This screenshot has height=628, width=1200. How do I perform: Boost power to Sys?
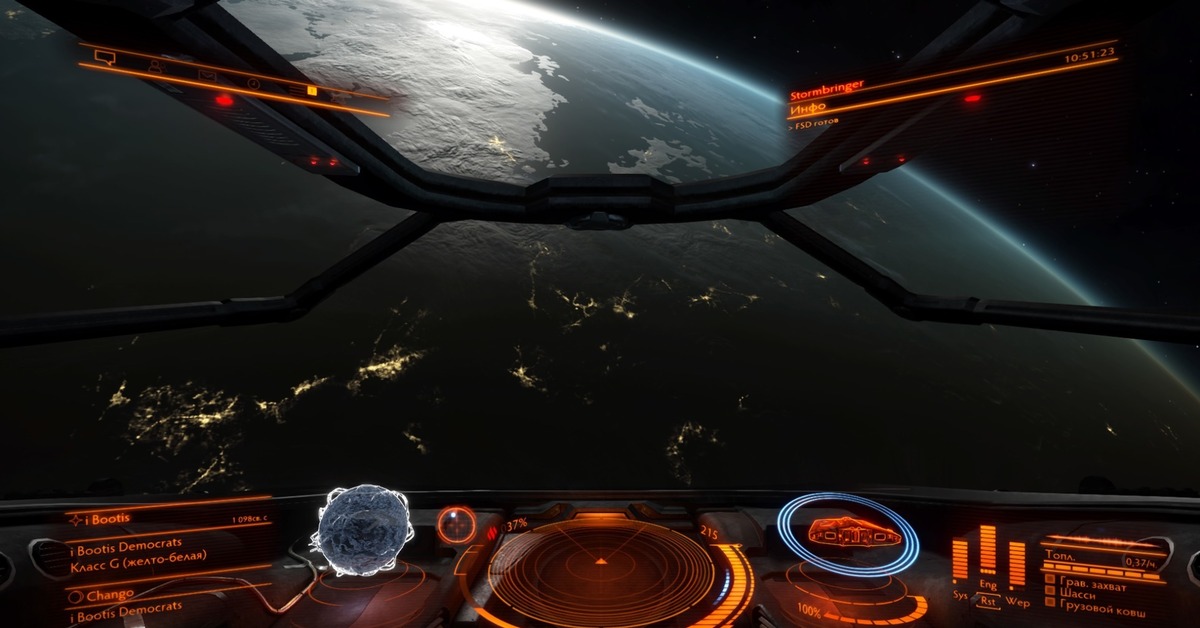[960, 592]
